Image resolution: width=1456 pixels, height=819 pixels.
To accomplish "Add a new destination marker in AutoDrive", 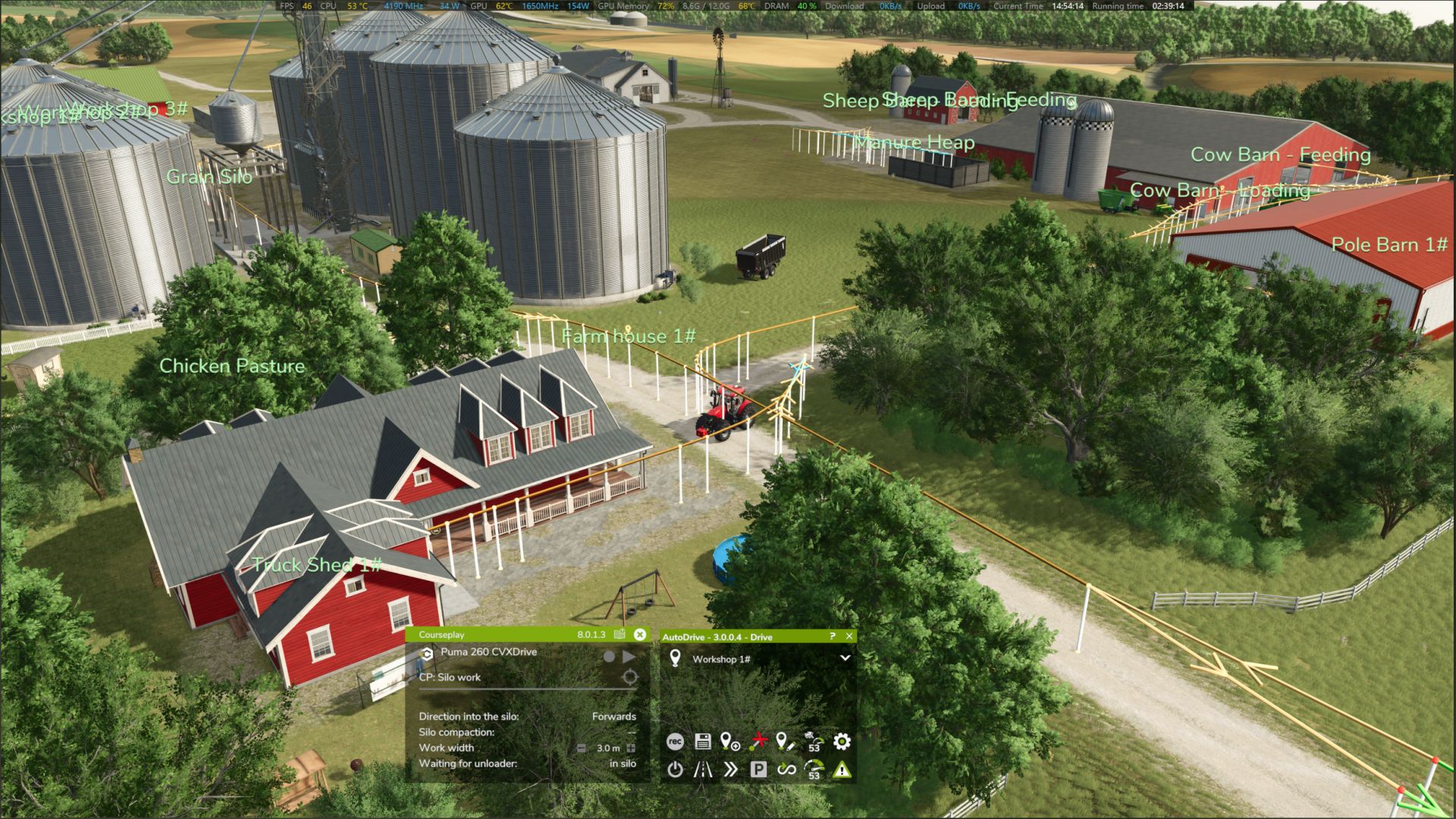I will (x=730, y=742).
